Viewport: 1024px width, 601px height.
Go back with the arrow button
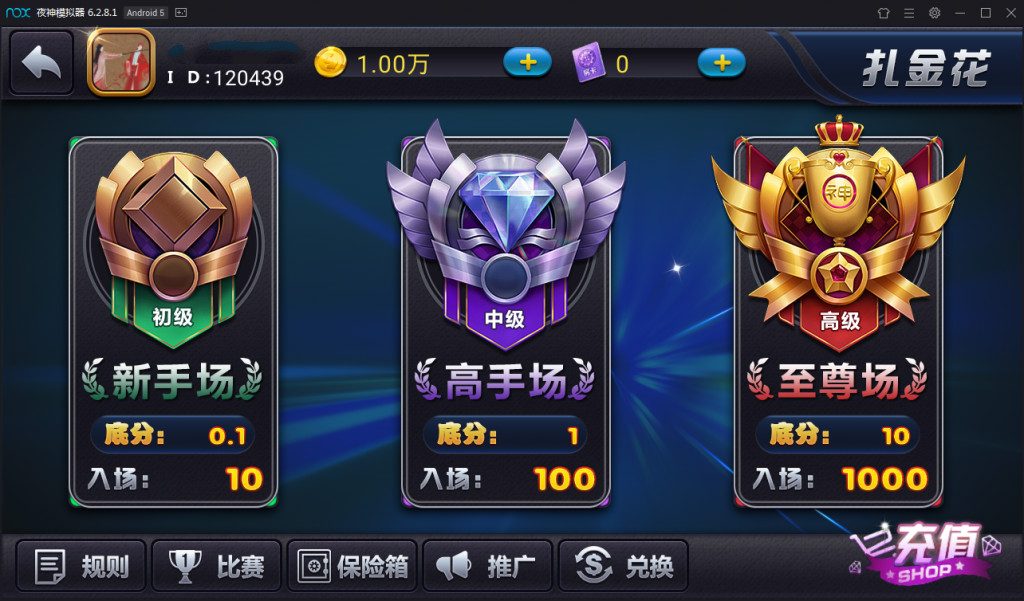pyautogui.click(x=42, y=63)
